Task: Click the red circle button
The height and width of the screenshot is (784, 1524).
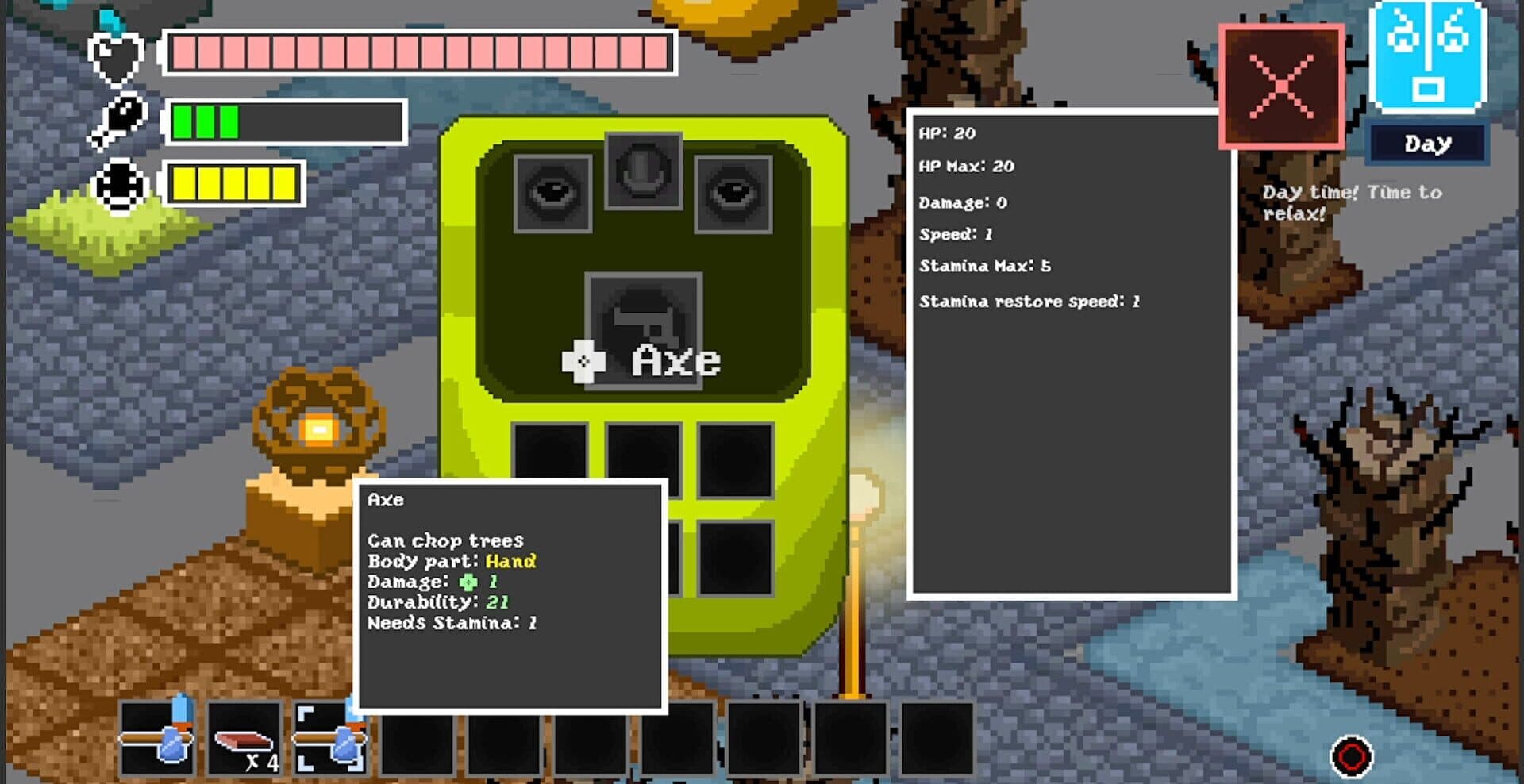Action: (x=1351, y=755)
